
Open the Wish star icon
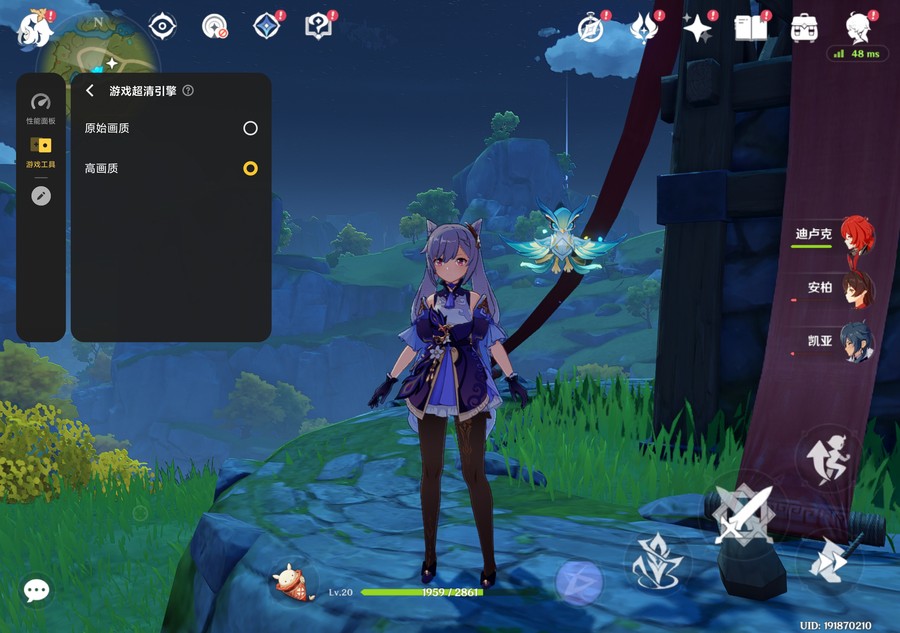pyautogui.click(x=697, y=28)
